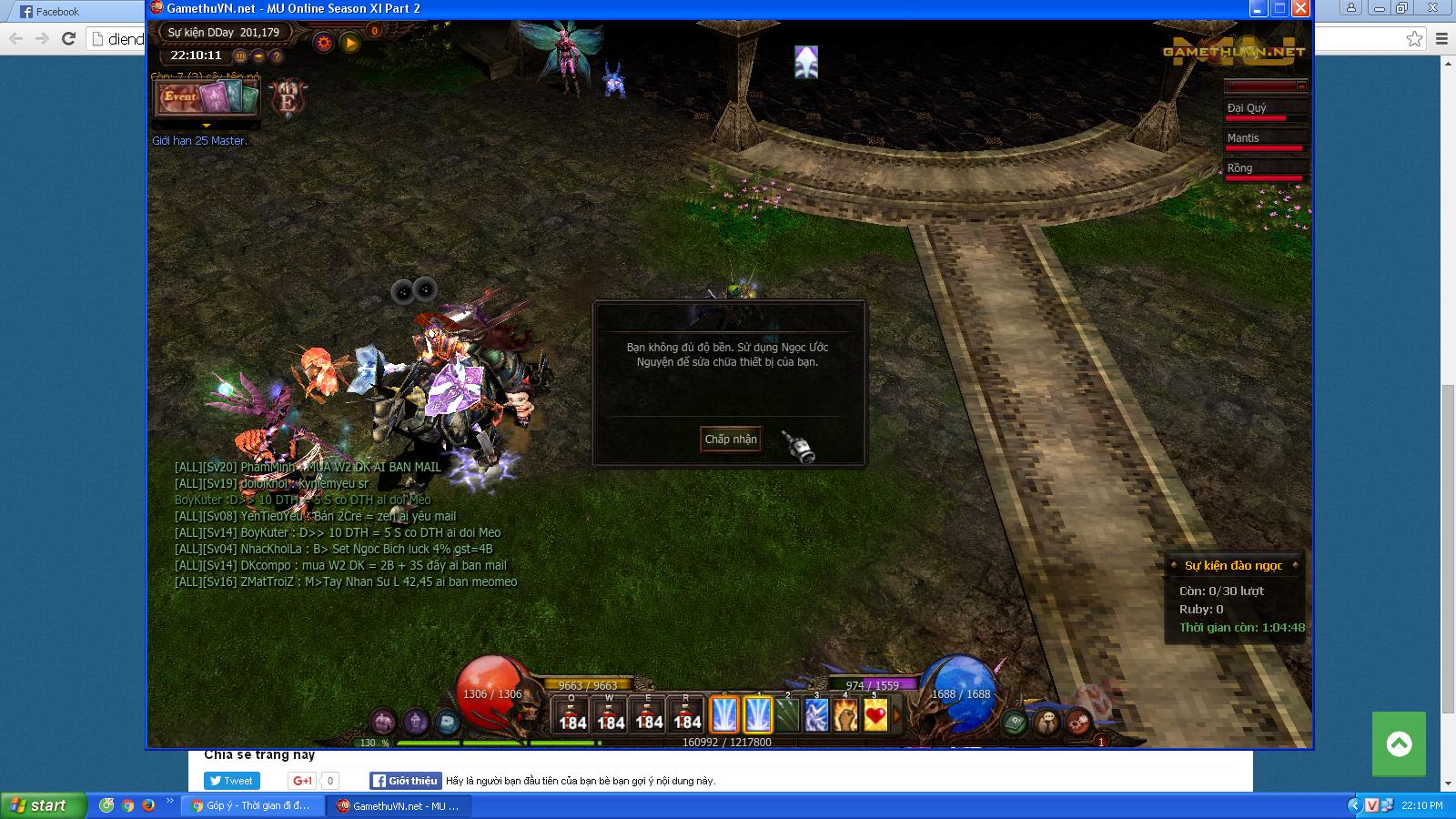Cast the red heart skill in slot 5
The width and height of the screenshot is (1456, 819).
(875, 715)
